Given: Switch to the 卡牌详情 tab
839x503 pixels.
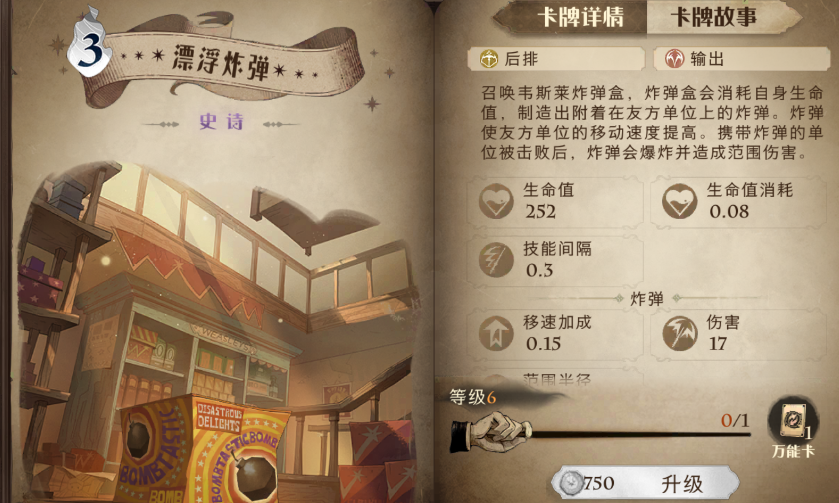Looking at the screenshot, I should (x=567, y=17).
